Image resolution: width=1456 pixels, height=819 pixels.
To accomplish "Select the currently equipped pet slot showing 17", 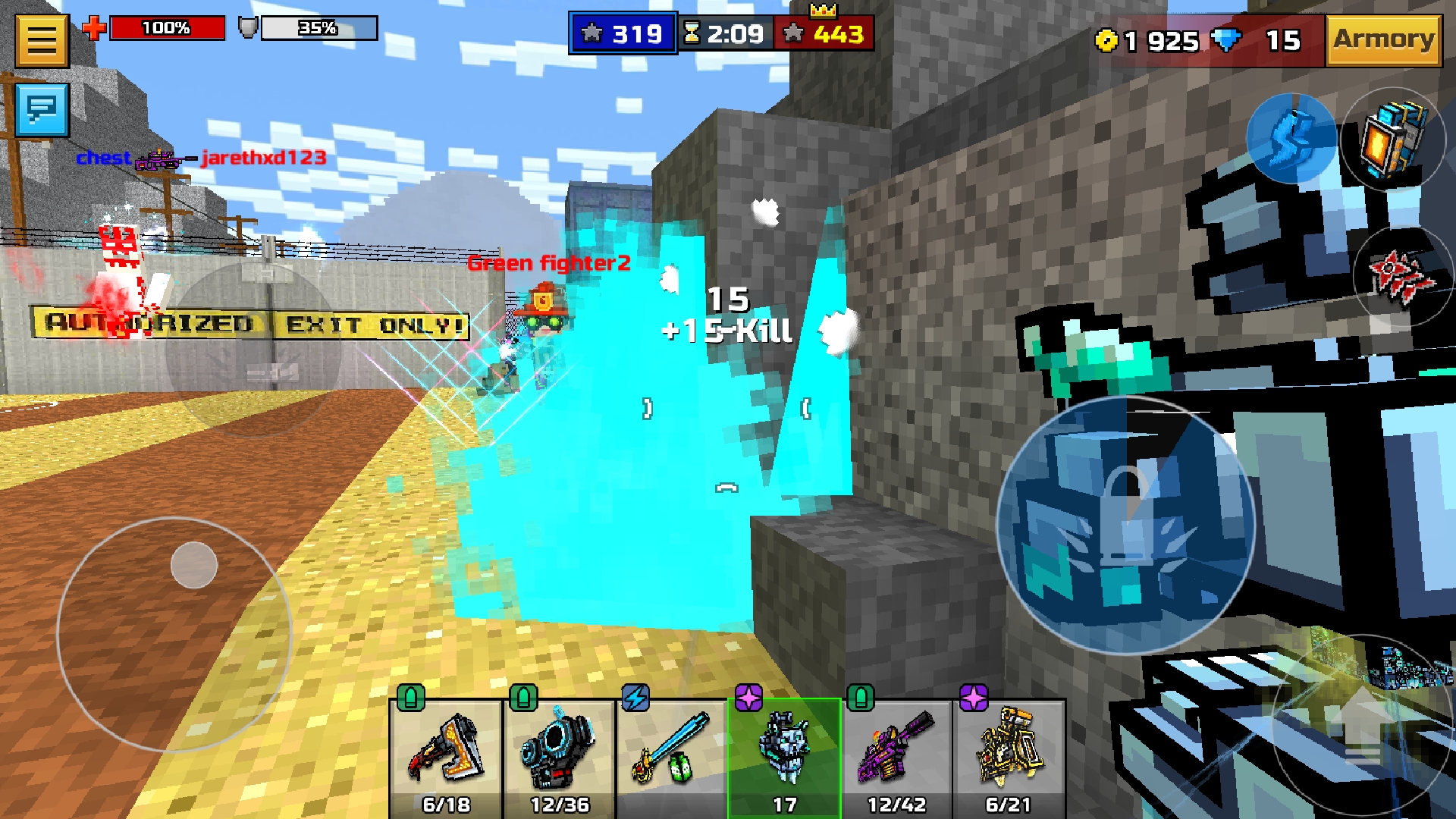I will pyautogui.click(x=784, y=751).
